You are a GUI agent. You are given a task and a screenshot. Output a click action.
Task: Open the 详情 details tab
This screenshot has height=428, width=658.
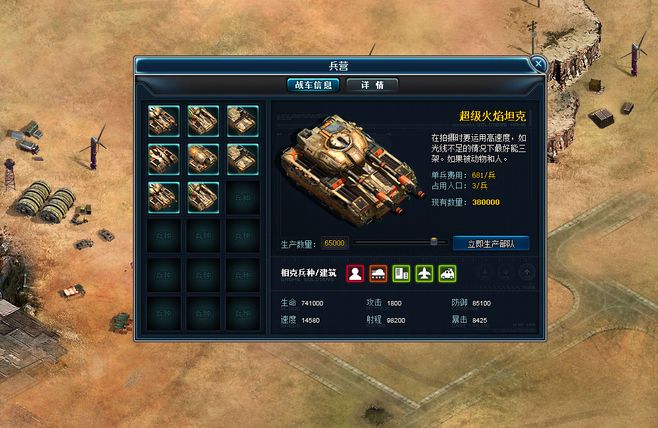point(372,85)
